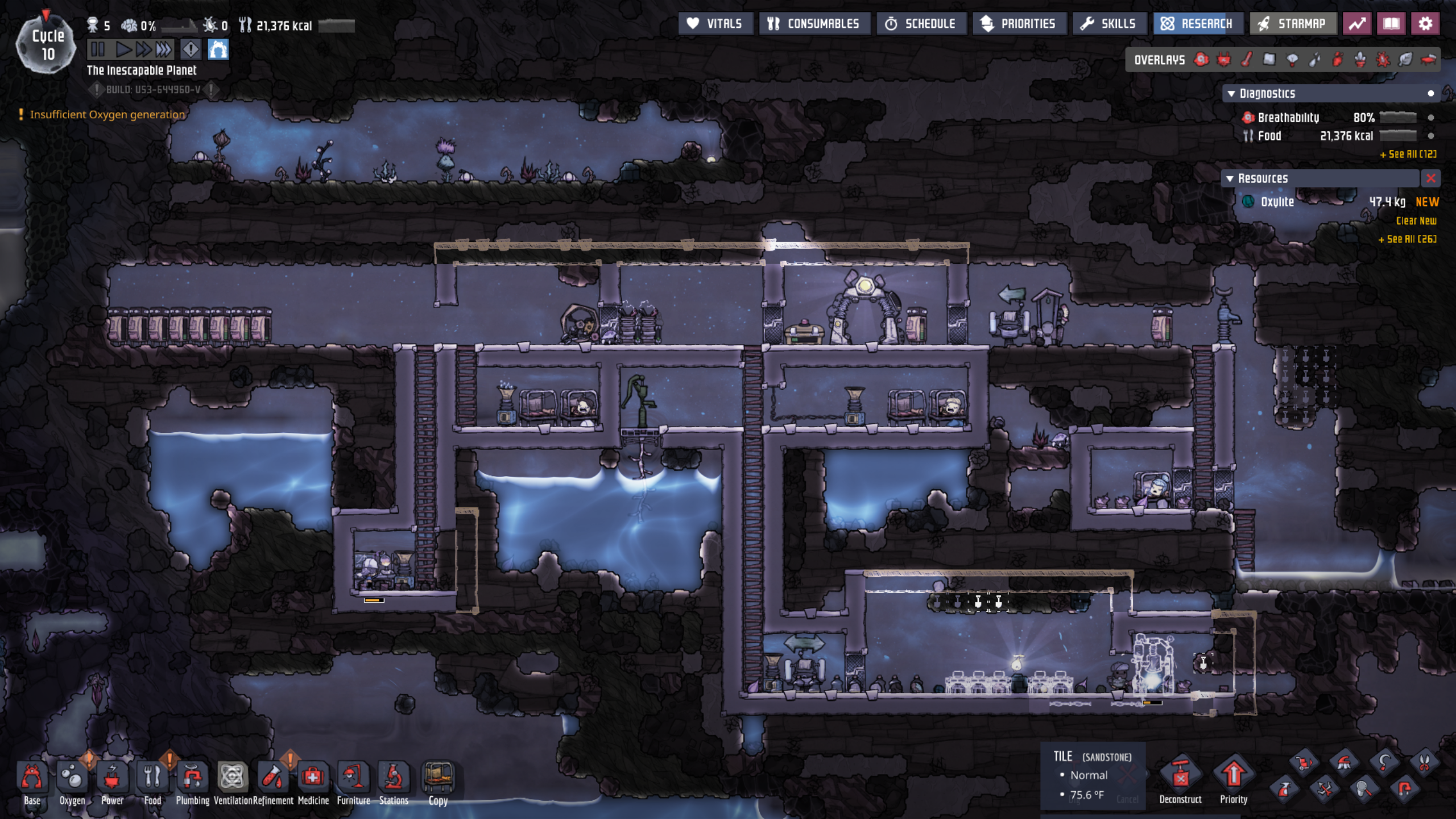Select the Furniture build category
Viewport: 1456px width, 819px height.
353,780
